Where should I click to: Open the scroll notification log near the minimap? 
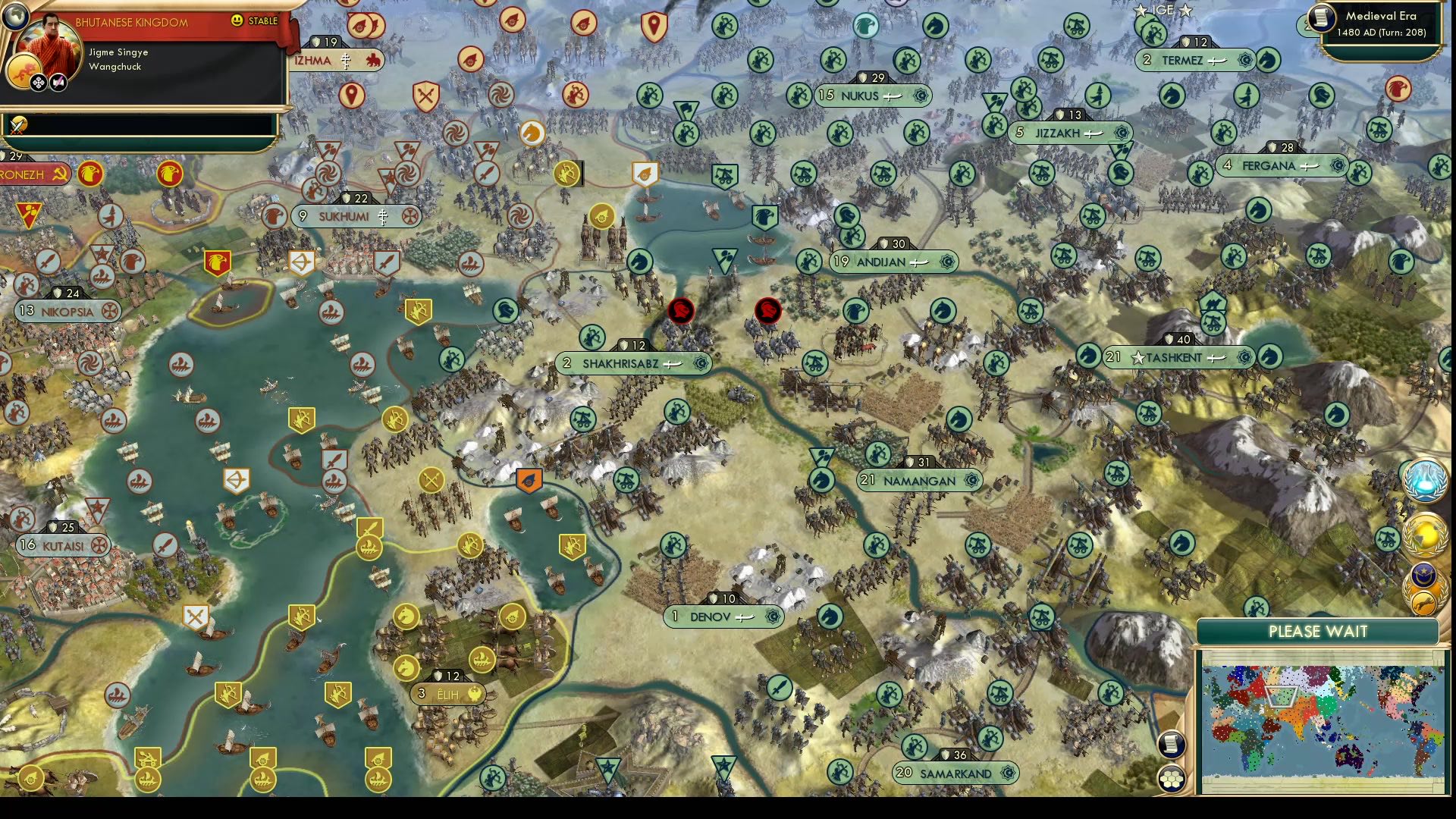(1170, 744)
